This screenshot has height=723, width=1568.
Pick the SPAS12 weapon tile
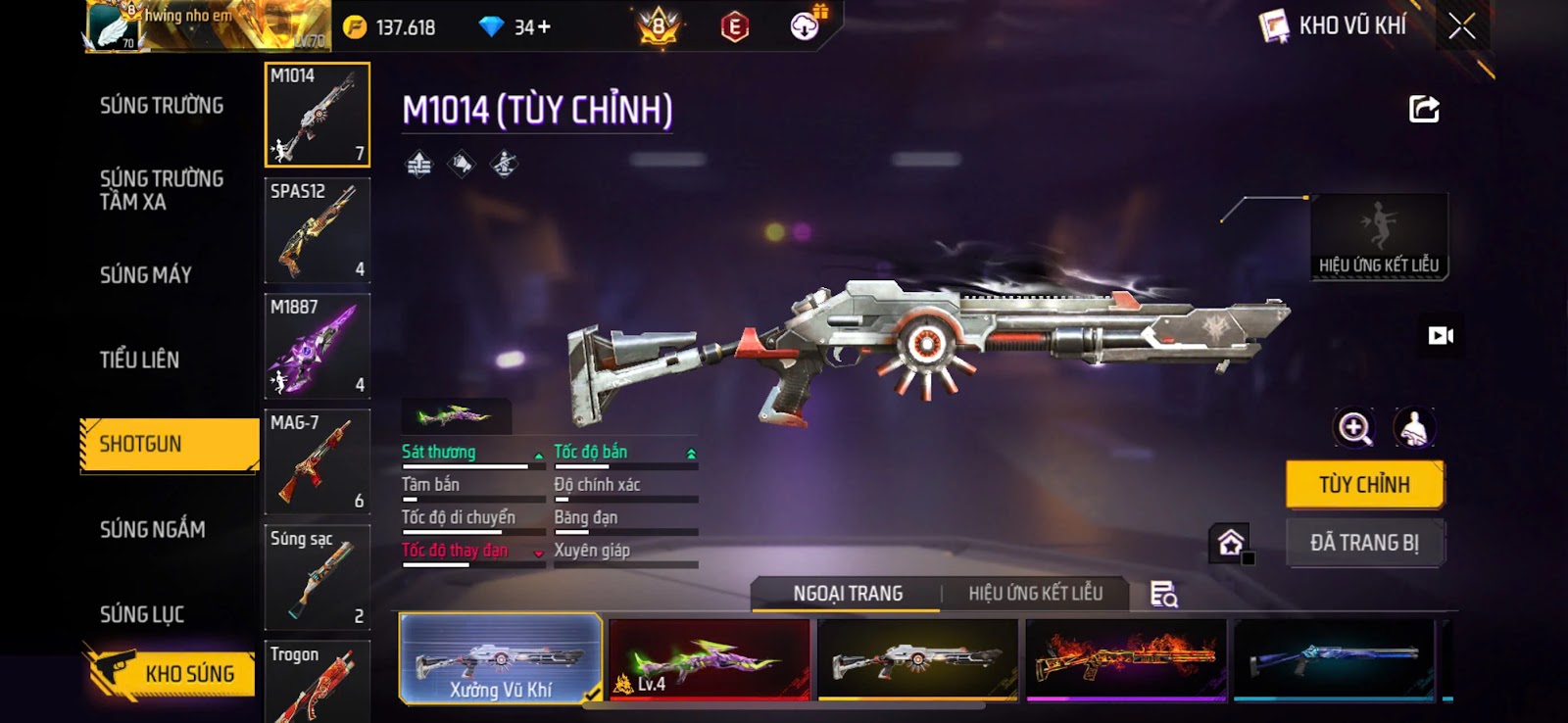click(317, 230)
